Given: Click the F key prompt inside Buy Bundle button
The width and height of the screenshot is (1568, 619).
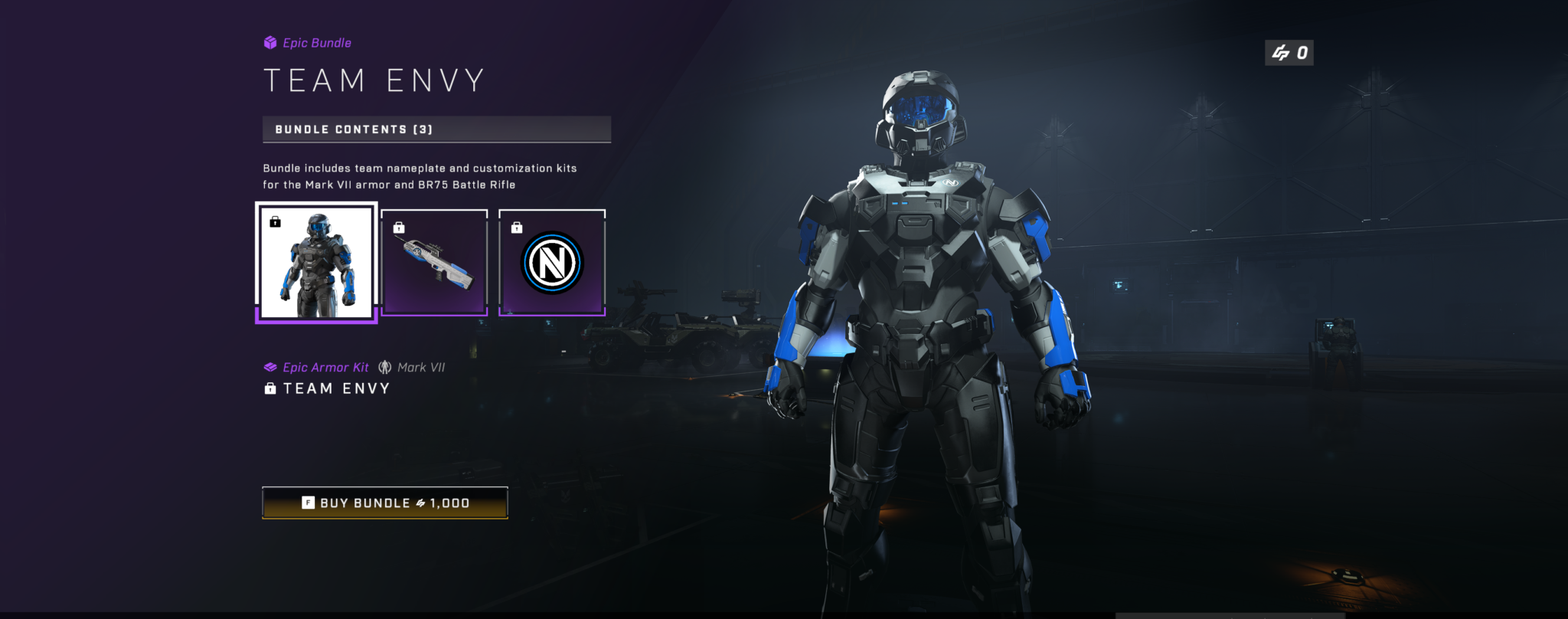Looking at the screenshot, I should pos(306,503).
